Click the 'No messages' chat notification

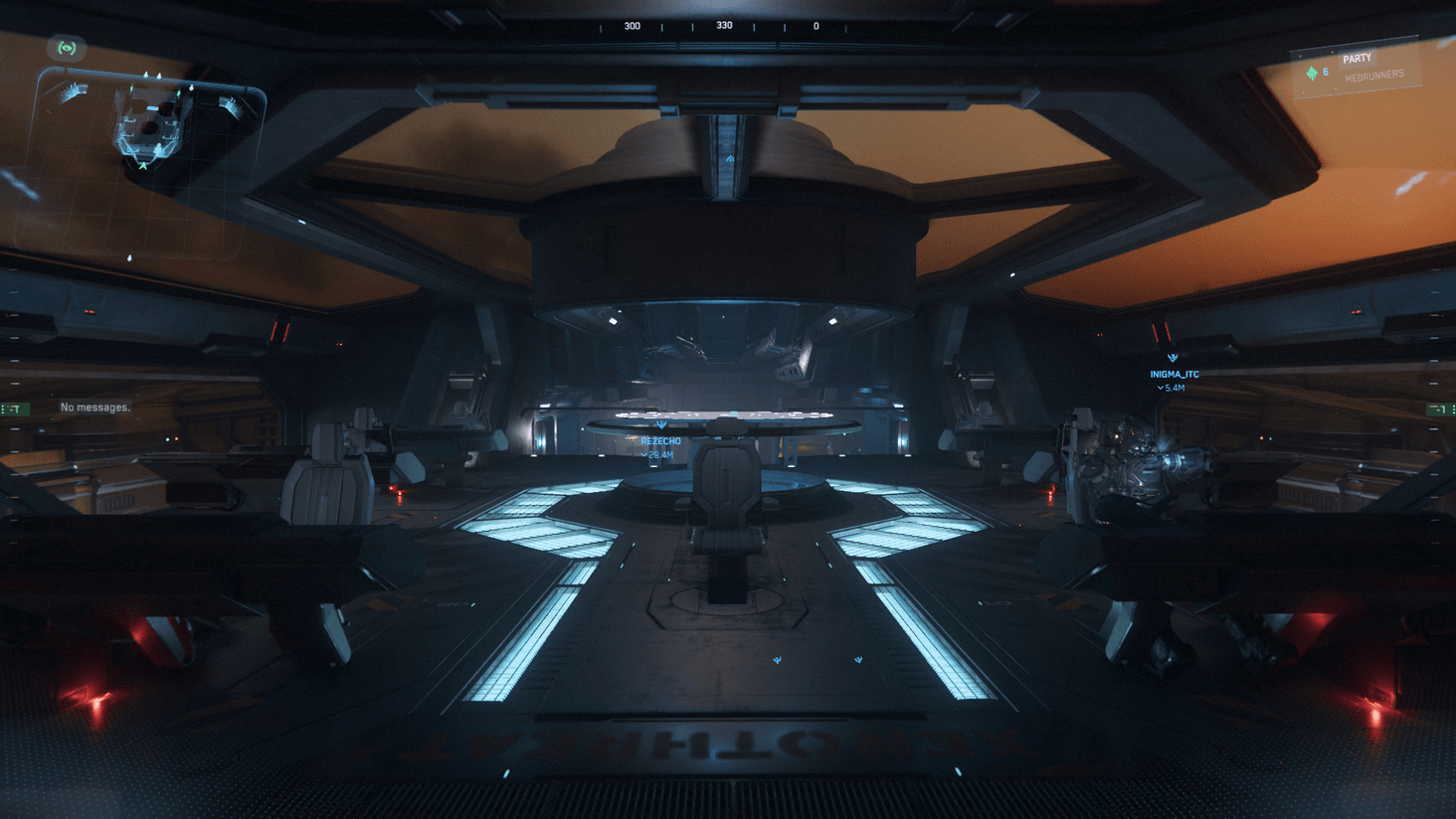[95, 407]
